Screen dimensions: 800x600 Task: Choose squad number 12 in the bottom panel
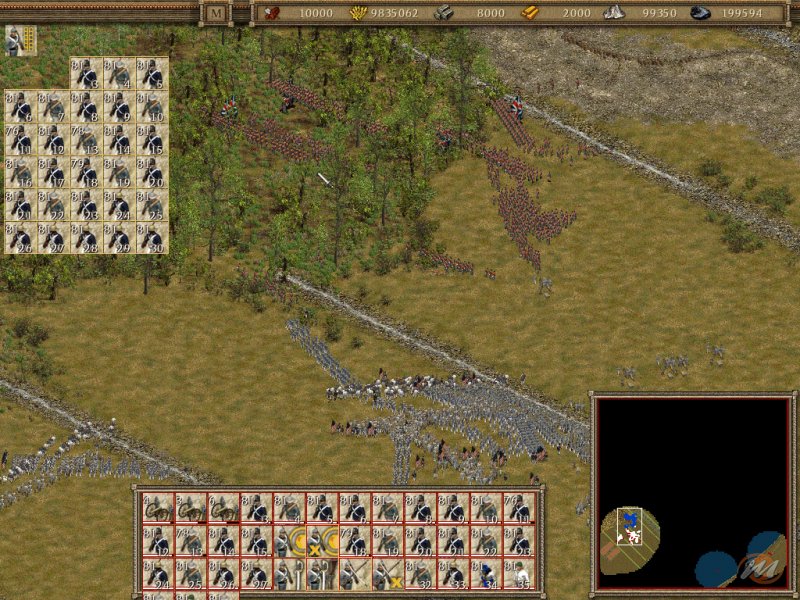(x=157, y=541)
